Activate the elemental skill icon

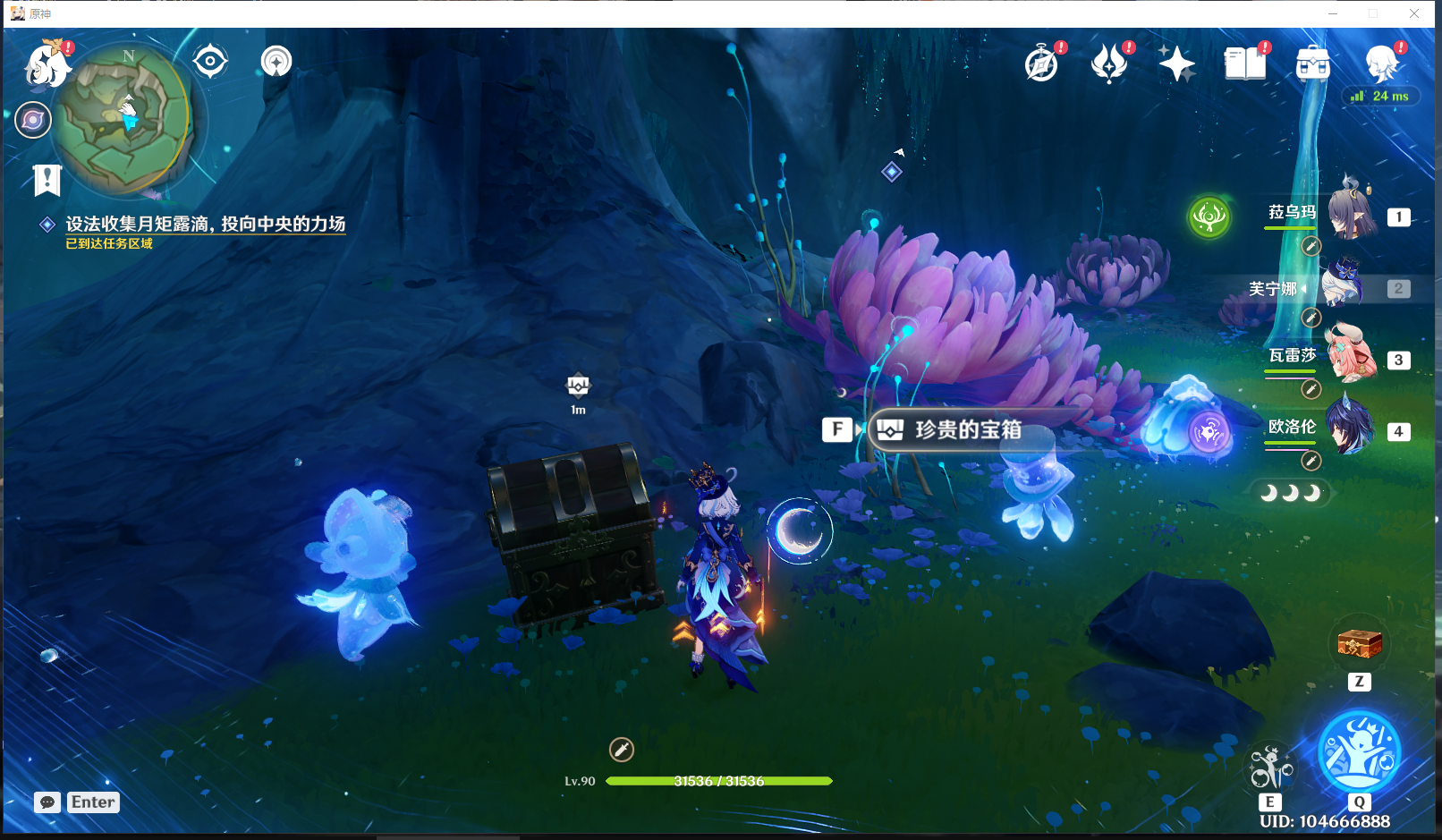click(x=1270, y=767)
